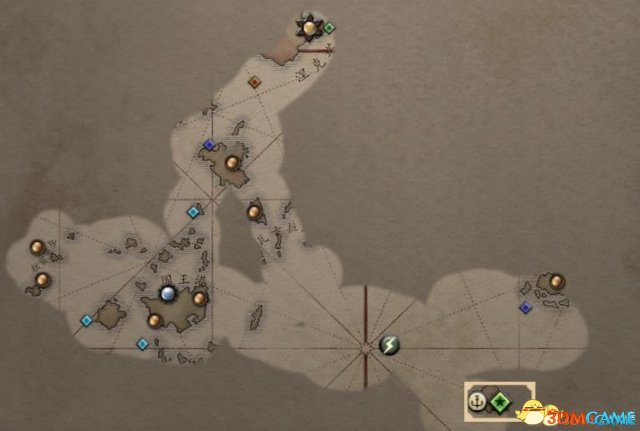Select the green star diamond legend icon

[x=500, y=403]
